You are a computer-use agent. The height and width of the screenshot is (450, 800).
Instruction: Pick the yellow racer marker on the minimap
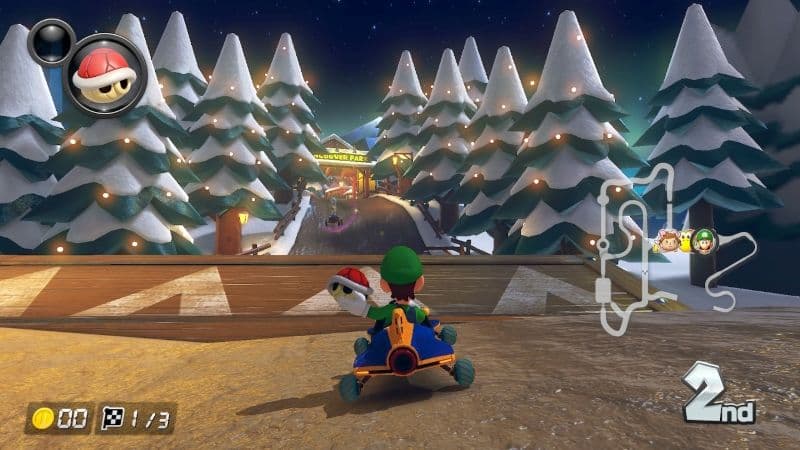pyautogui.click(x=687, y=240)
